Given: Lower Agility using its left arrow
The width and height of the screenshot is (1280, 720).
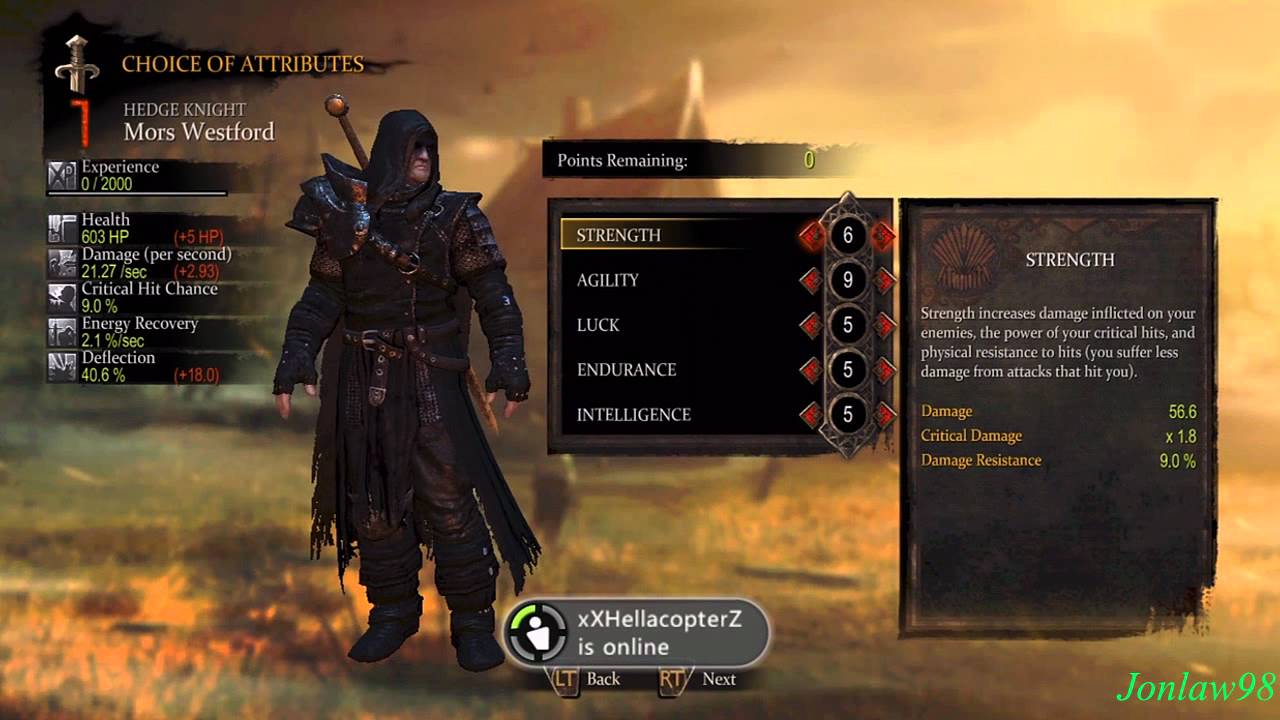Looking at the screenshot, I should (811, 281).
